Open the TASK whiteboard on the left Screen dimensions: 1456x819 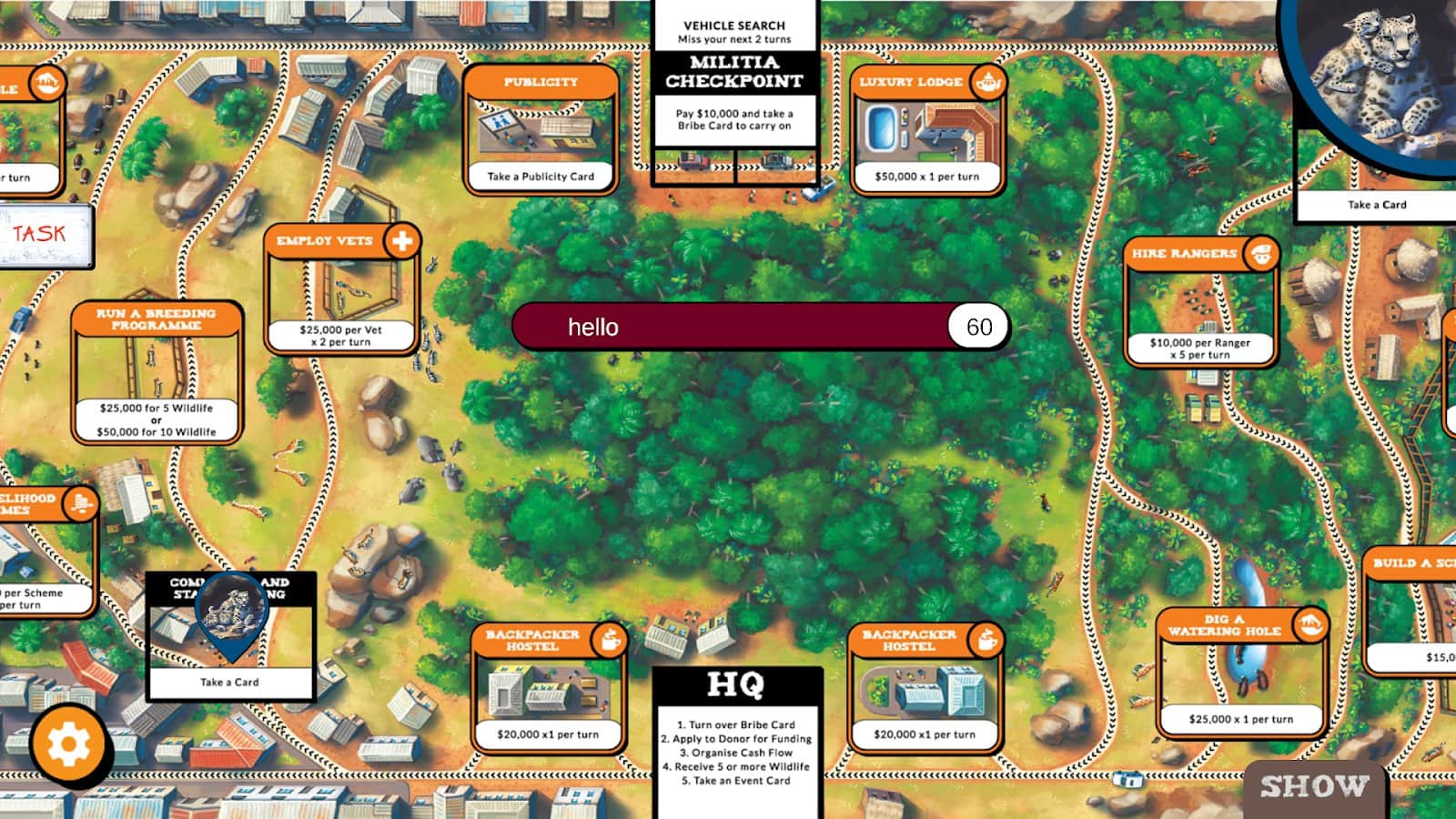[x=41, y=234]
